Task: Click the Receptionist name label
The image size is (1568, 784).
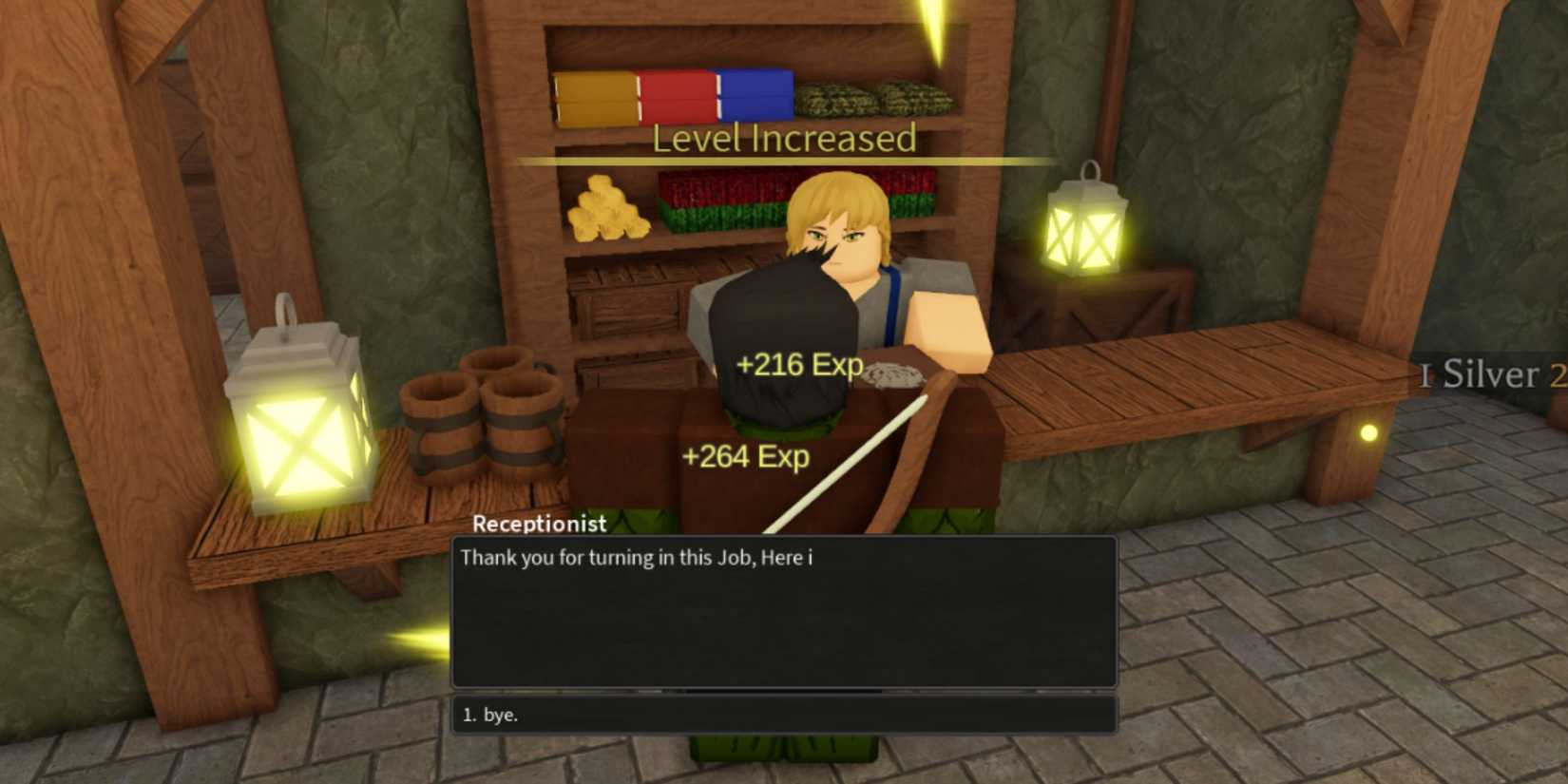Action: click(538, 524)
